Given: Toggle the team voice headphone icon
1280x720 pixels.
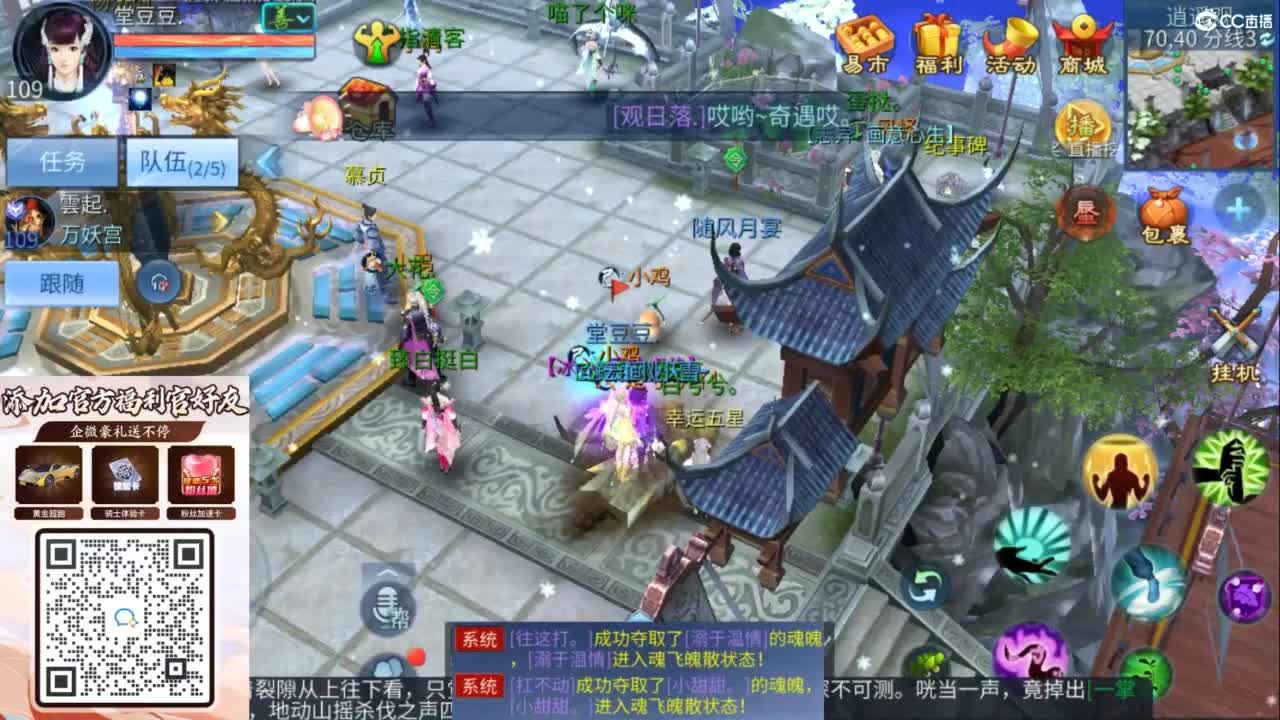Looking at the screenshot, I should click(x=157, y=281).
